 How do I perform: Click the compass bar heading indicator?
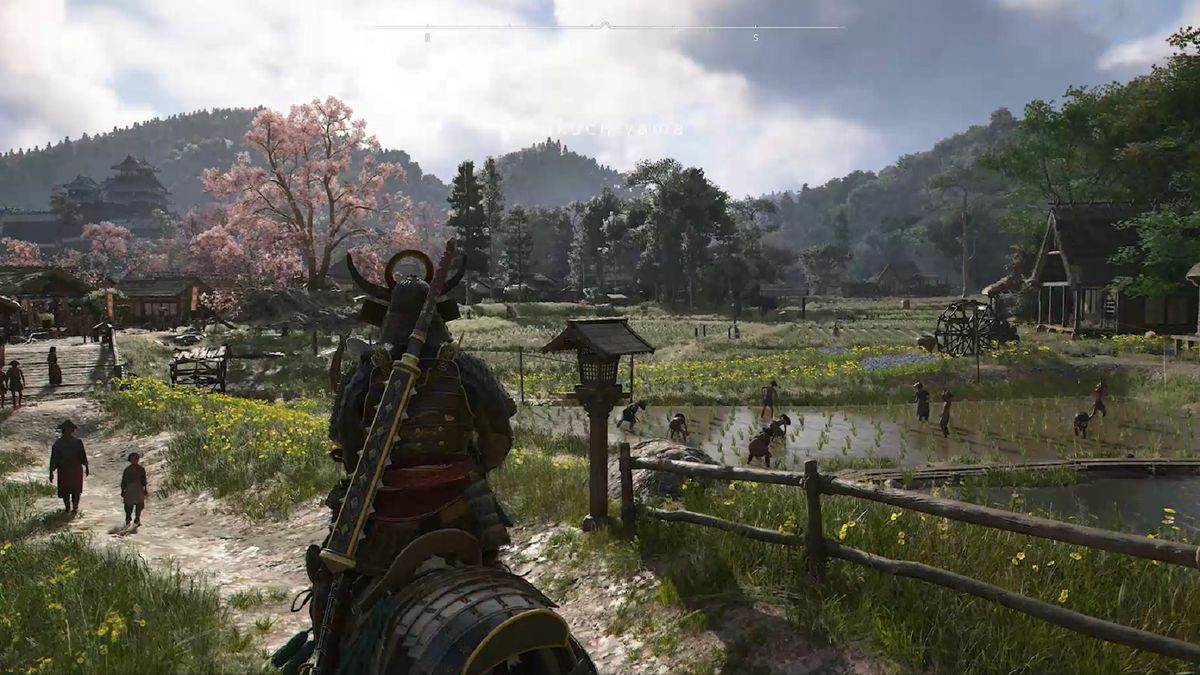tap(603, 25)
